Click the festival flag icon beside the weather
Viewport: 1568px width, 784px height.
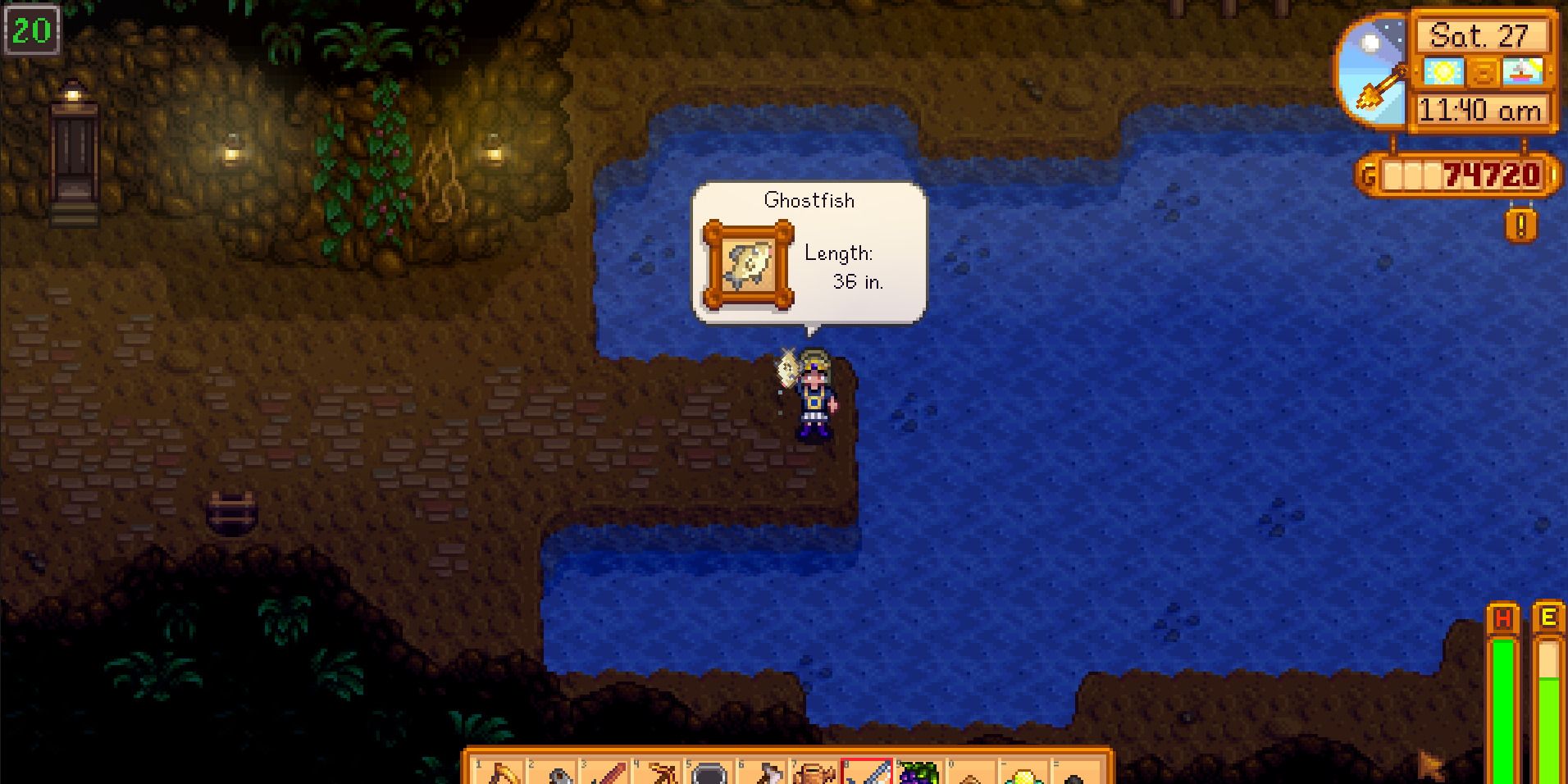1523,71
